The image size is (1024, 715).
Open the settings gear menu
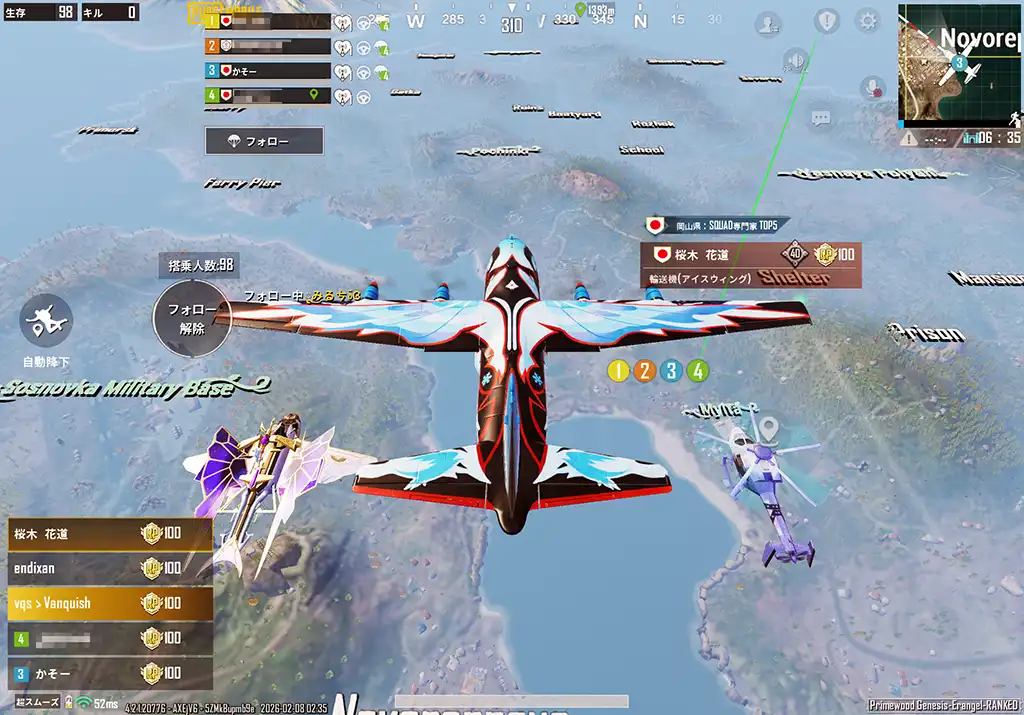[x=867, y=21]
